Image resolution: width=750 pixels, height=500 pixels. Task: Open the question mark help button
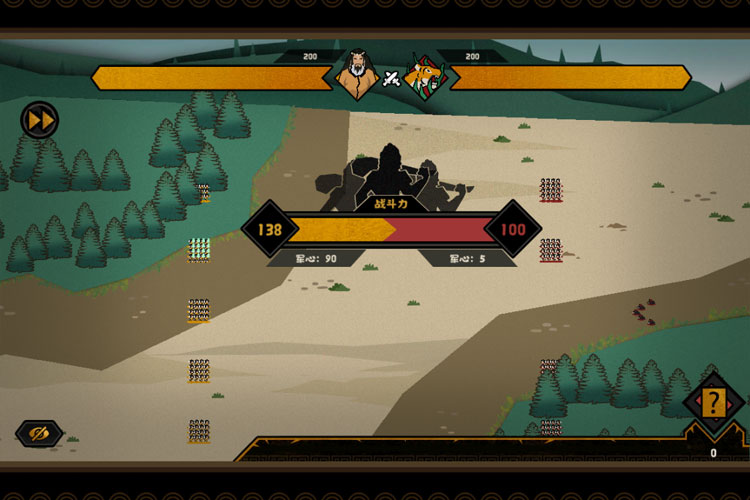[712, 403]
